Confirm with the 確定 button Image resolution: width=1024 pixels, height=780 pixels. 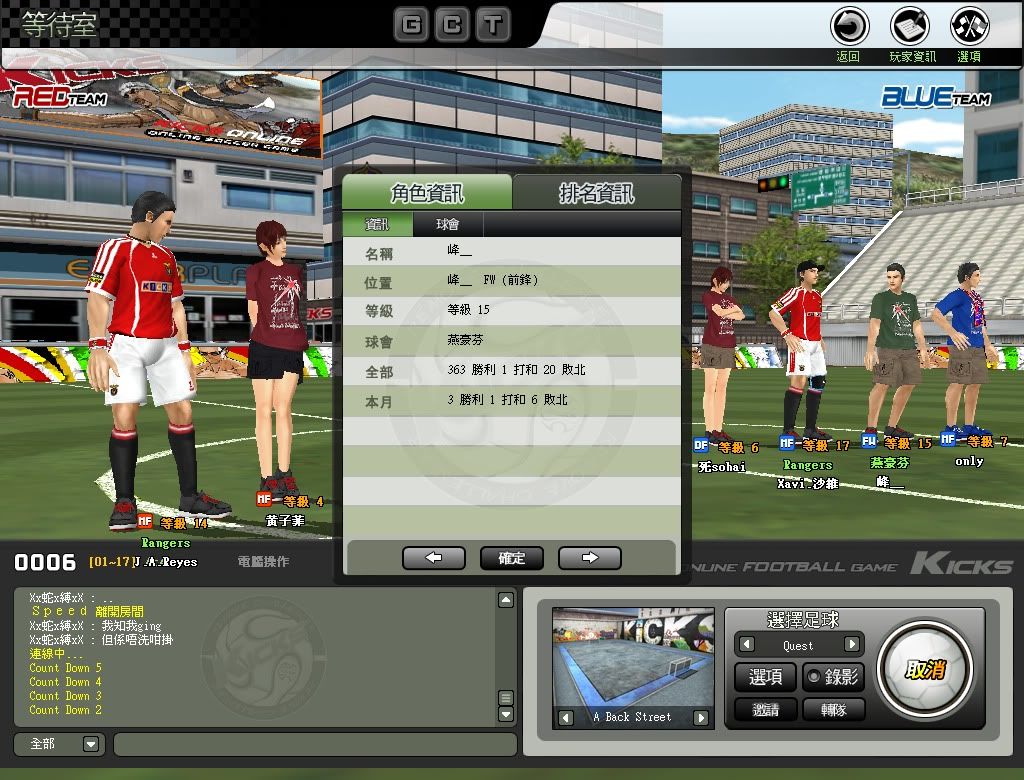511,558
